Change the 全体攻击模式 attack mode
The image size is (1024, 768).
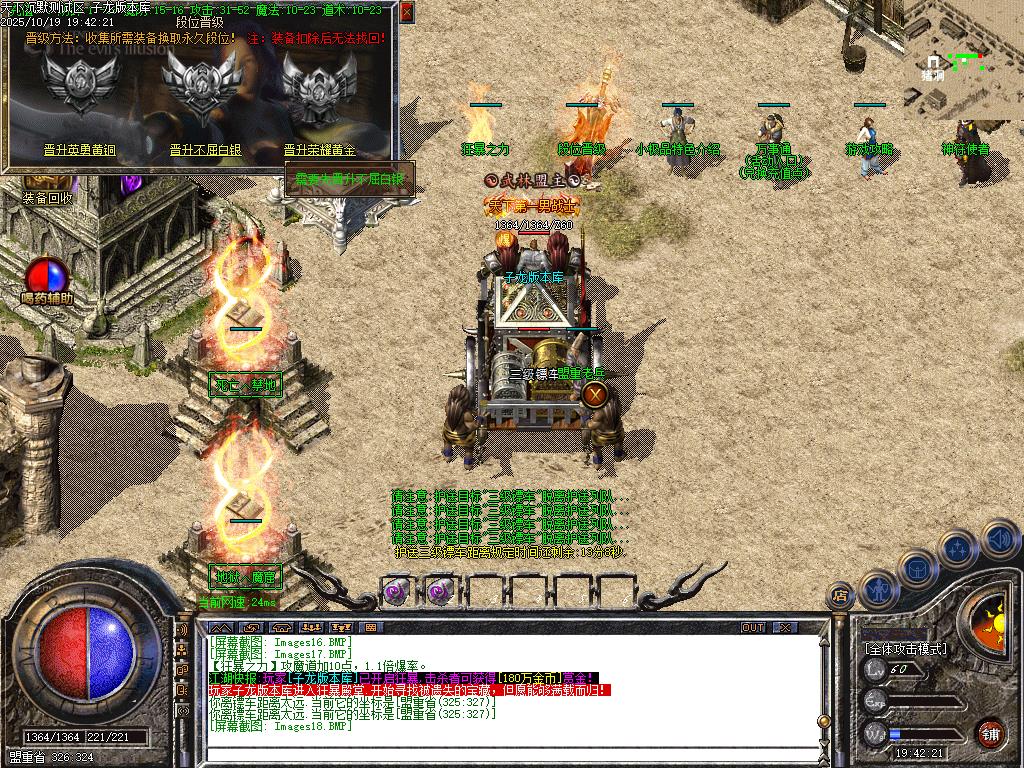(905, 649)
